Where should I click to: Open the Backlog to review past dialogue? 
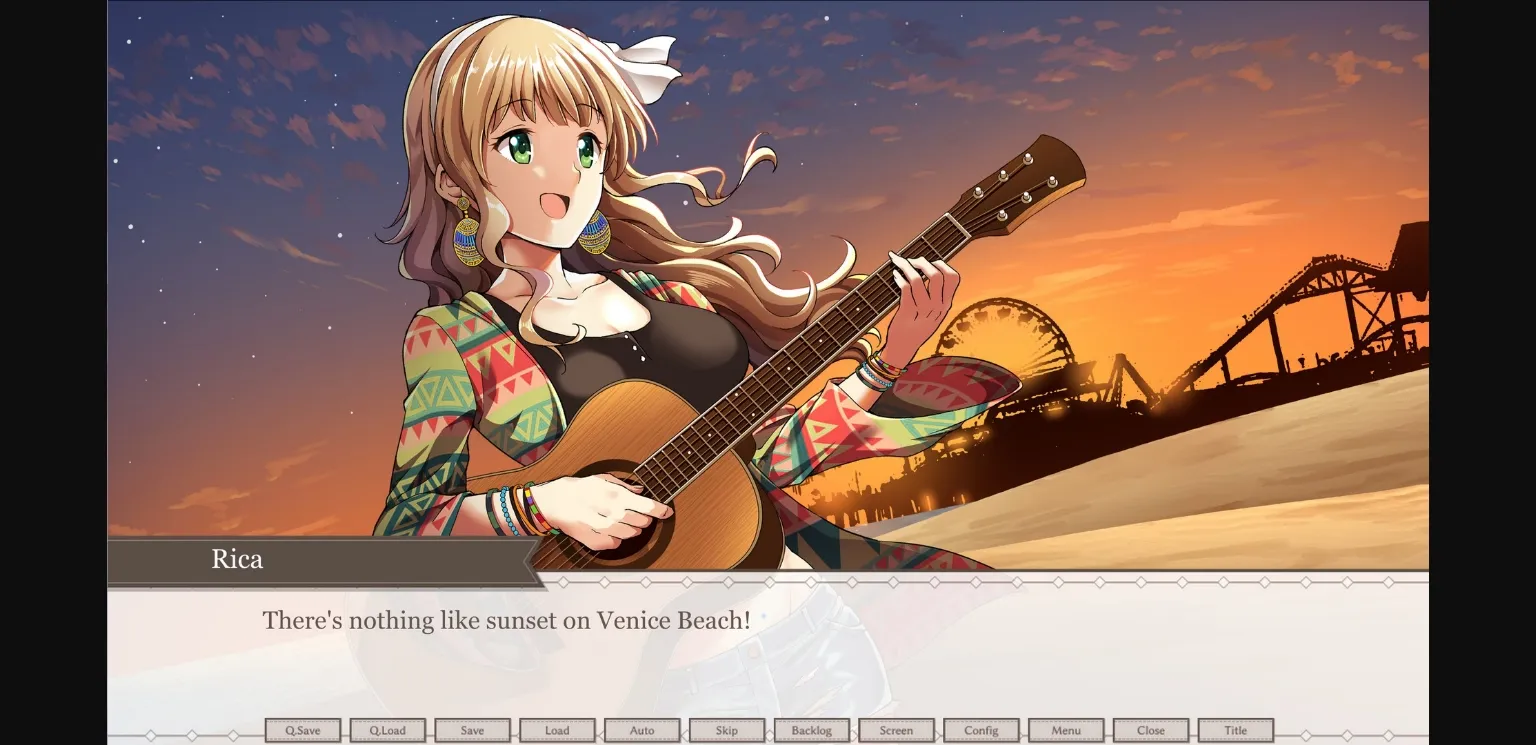pos(811,730)
